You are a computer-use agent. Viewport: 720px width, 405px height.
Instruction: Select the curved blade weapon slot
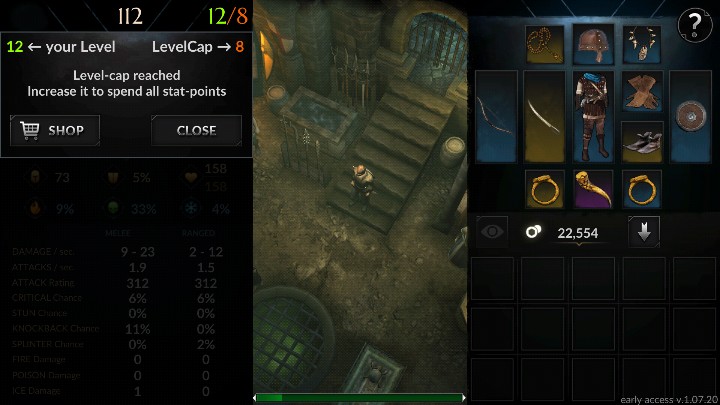tap(545, 116)
